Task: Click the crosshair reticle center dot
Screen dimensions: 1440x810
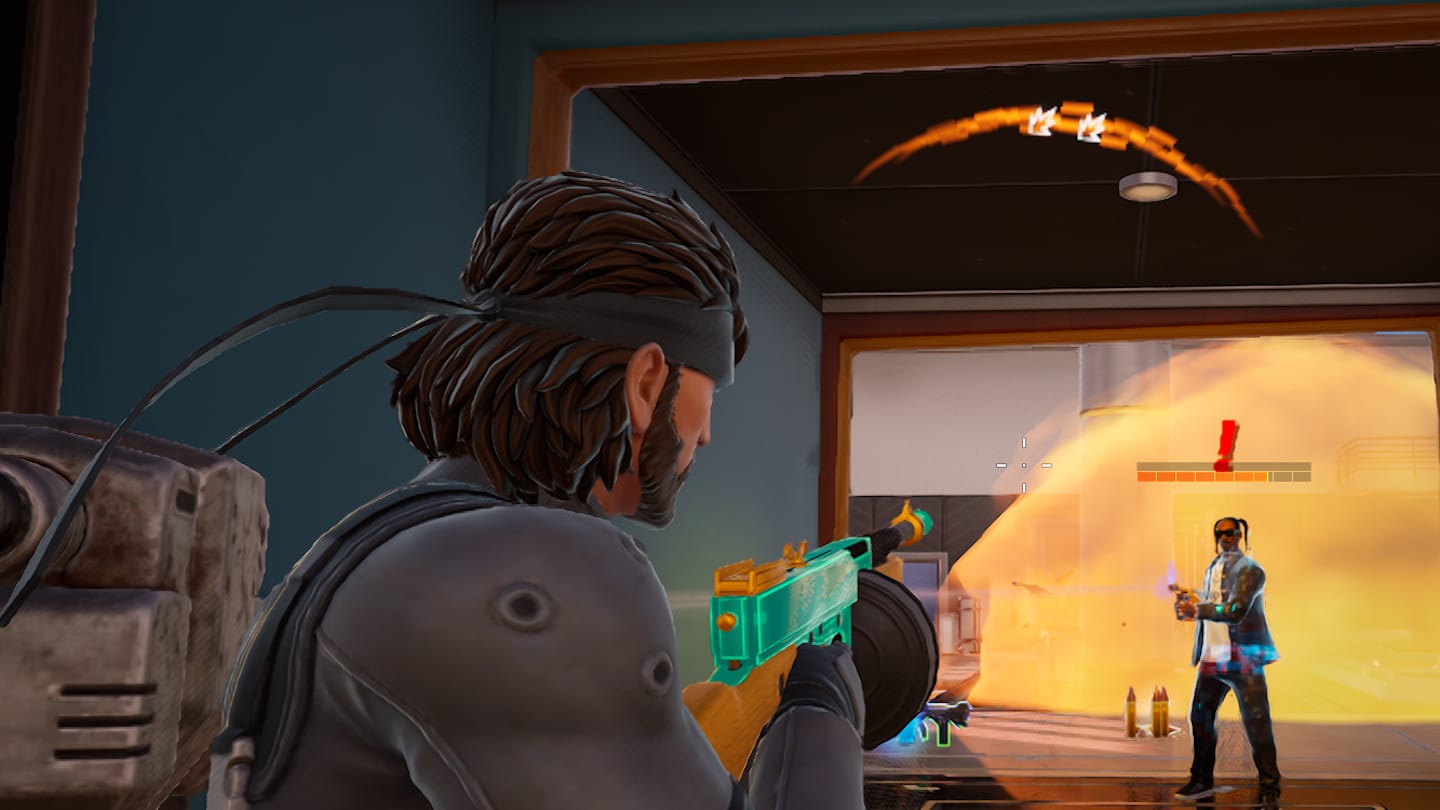Action: pos(1024,466)
